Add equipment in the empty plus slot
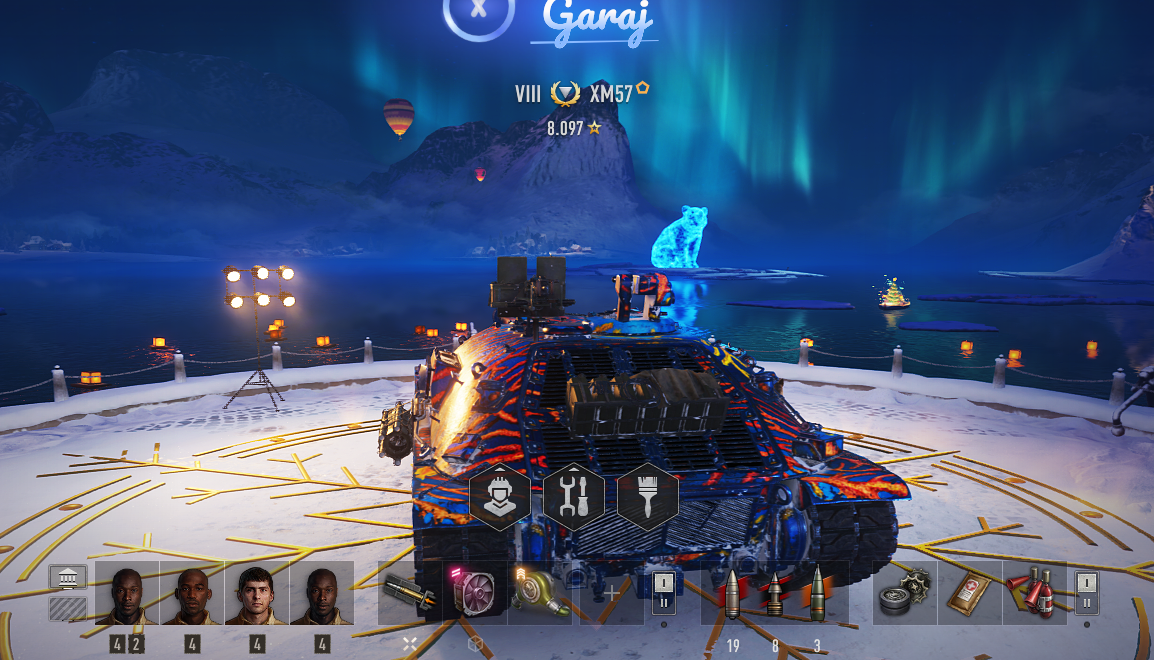This screenshot has height=660, width=1154. point(611,593)
